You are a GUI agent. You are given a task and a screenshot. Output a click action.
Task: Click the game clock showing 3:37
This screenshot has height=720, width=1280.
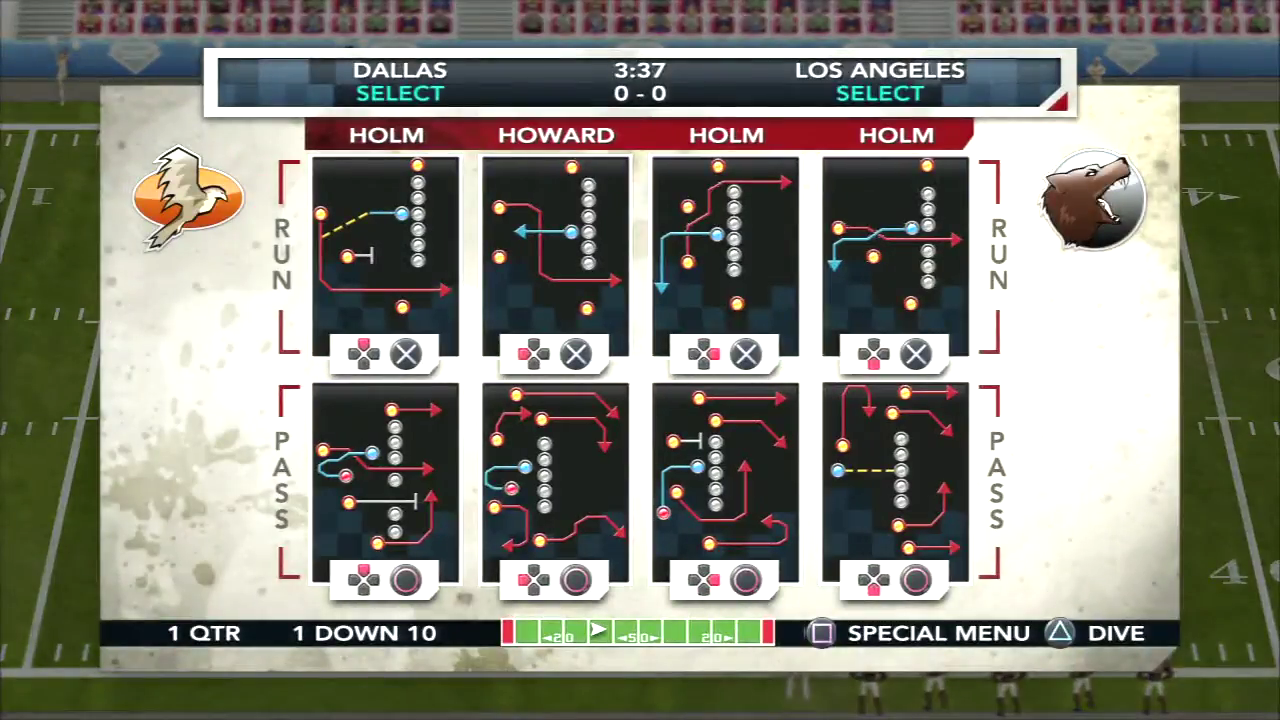639,70
